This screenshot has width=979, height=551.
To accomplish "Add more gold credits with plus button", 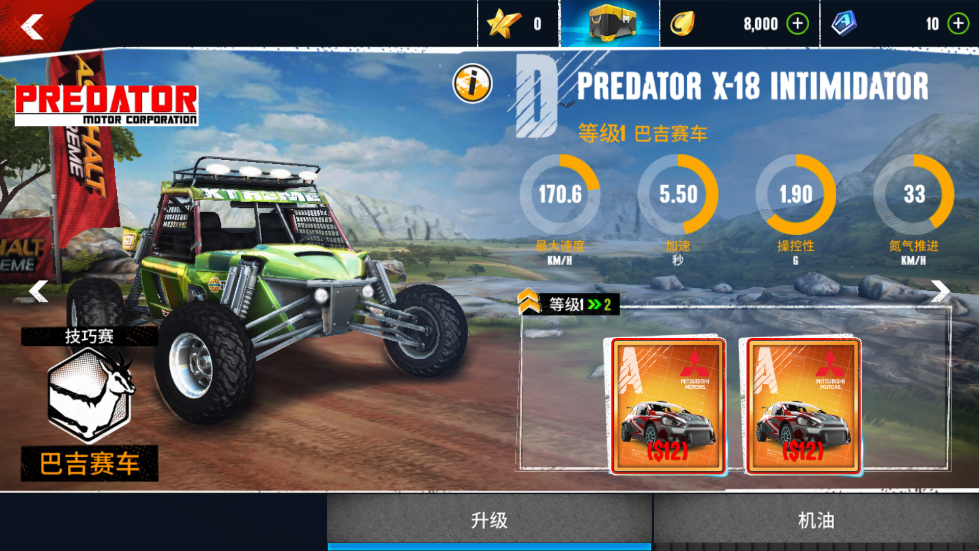I will 797,24.
